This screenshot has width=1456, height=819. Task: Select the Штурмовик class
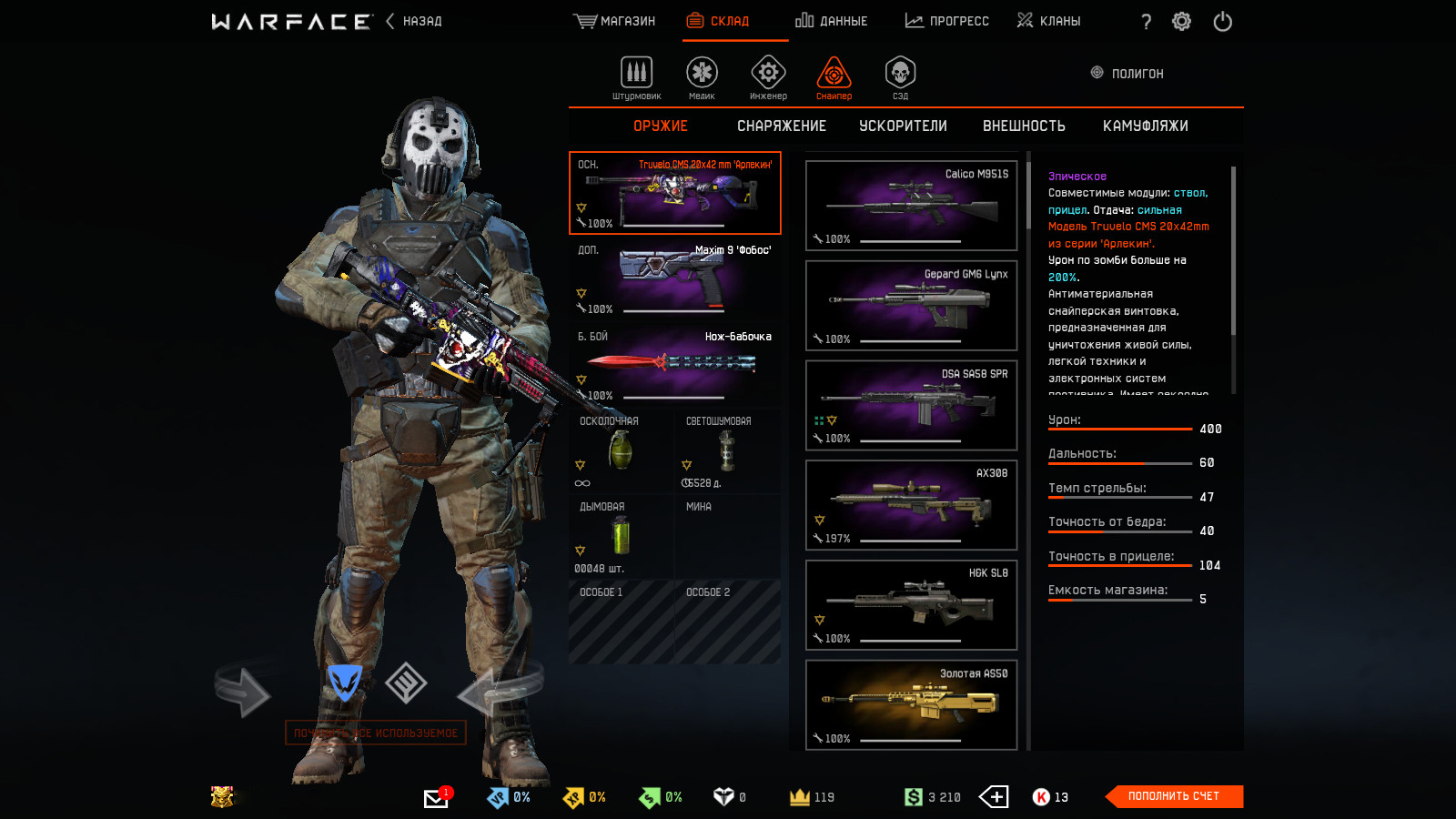636,76
